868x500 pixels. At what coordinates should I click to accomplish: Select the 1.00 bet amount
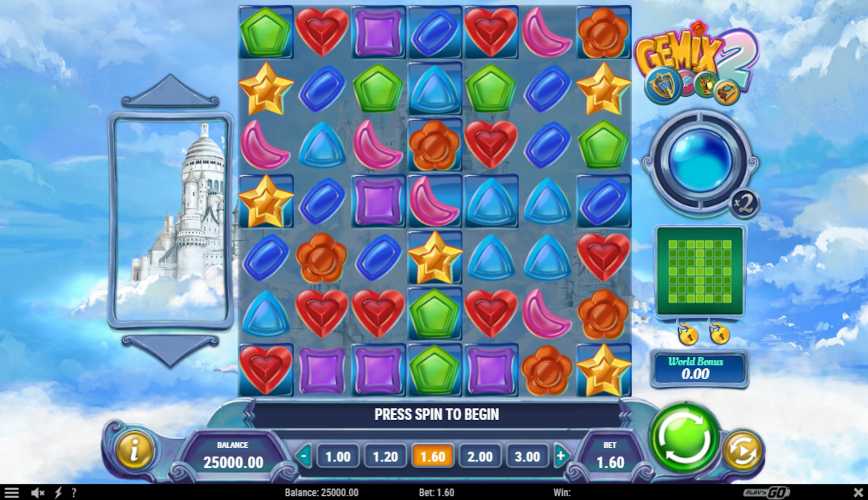[x=338, y=457]
